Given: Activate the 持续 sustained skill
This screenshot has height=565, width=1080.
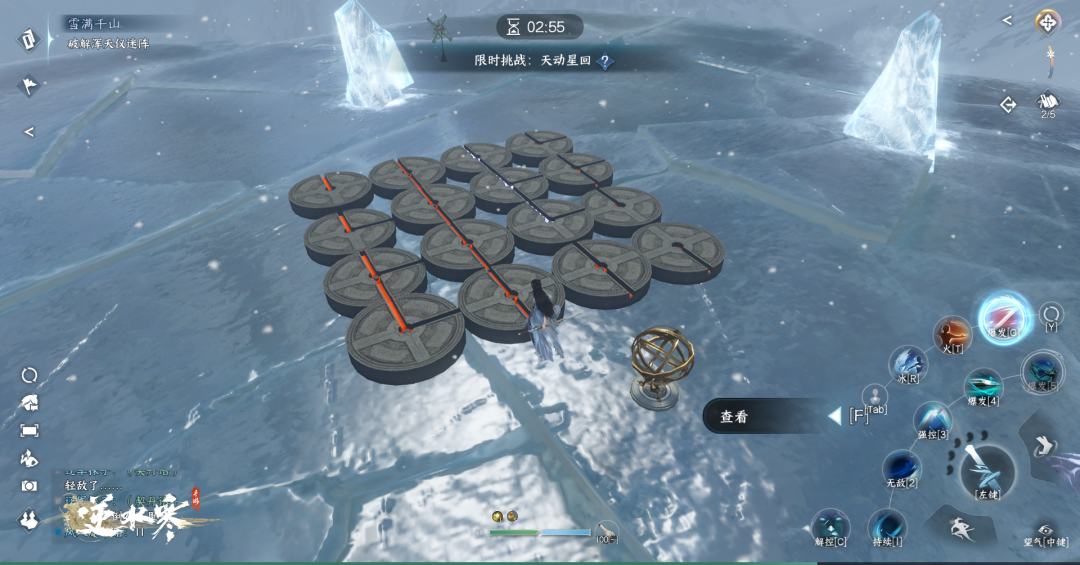Looking at the screenshot, I should click(x=886, y=527).
